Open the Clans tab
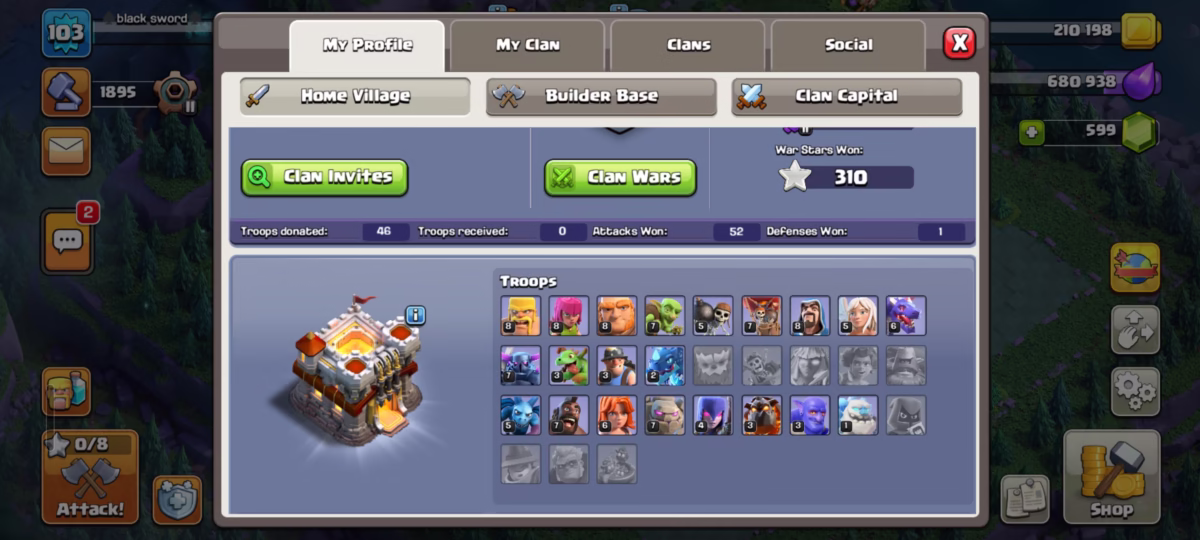Screen dimensions: 1200x540 tap(688, 45)
